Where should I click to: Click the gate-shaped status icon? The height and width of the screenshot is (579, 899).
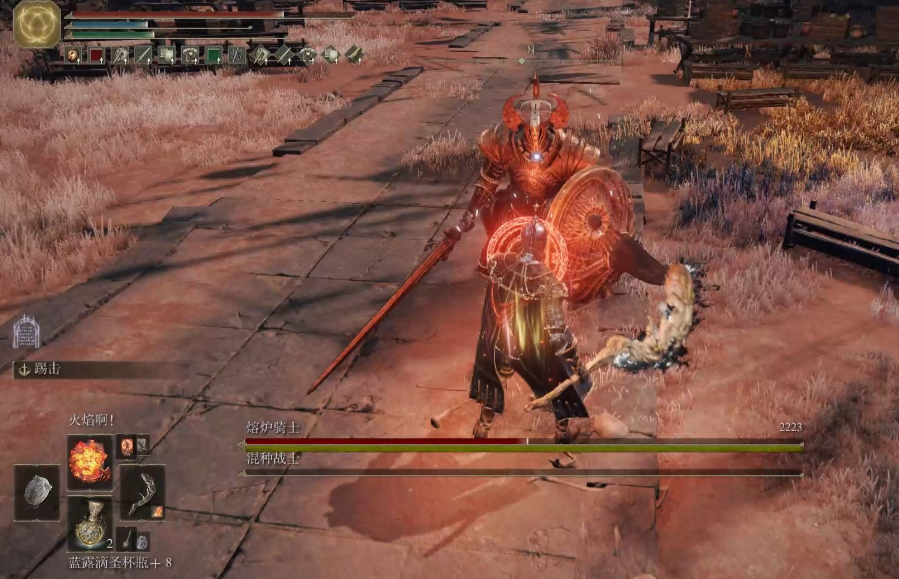(26, 331)
